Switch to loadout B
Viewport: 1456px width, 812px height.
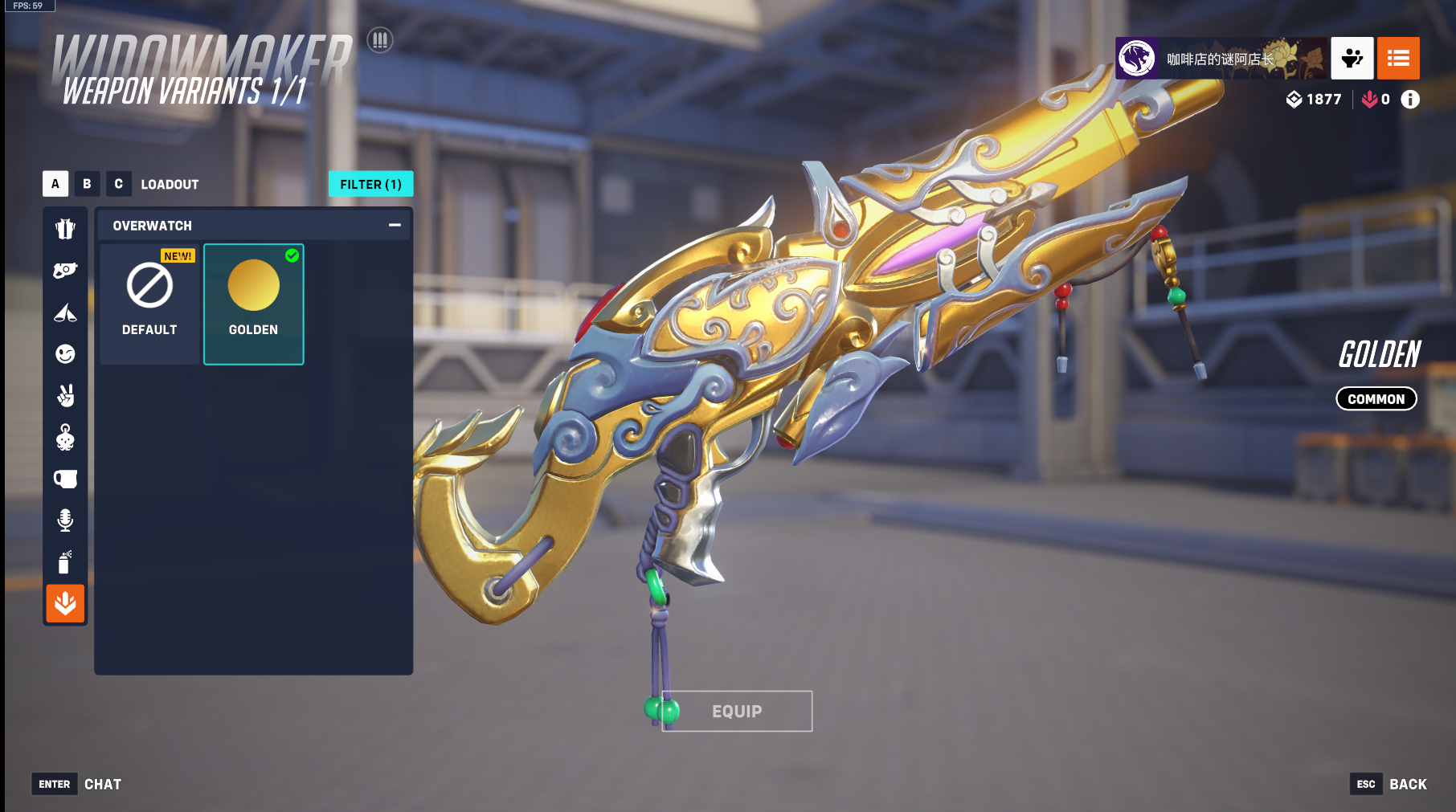click(87, 184)
